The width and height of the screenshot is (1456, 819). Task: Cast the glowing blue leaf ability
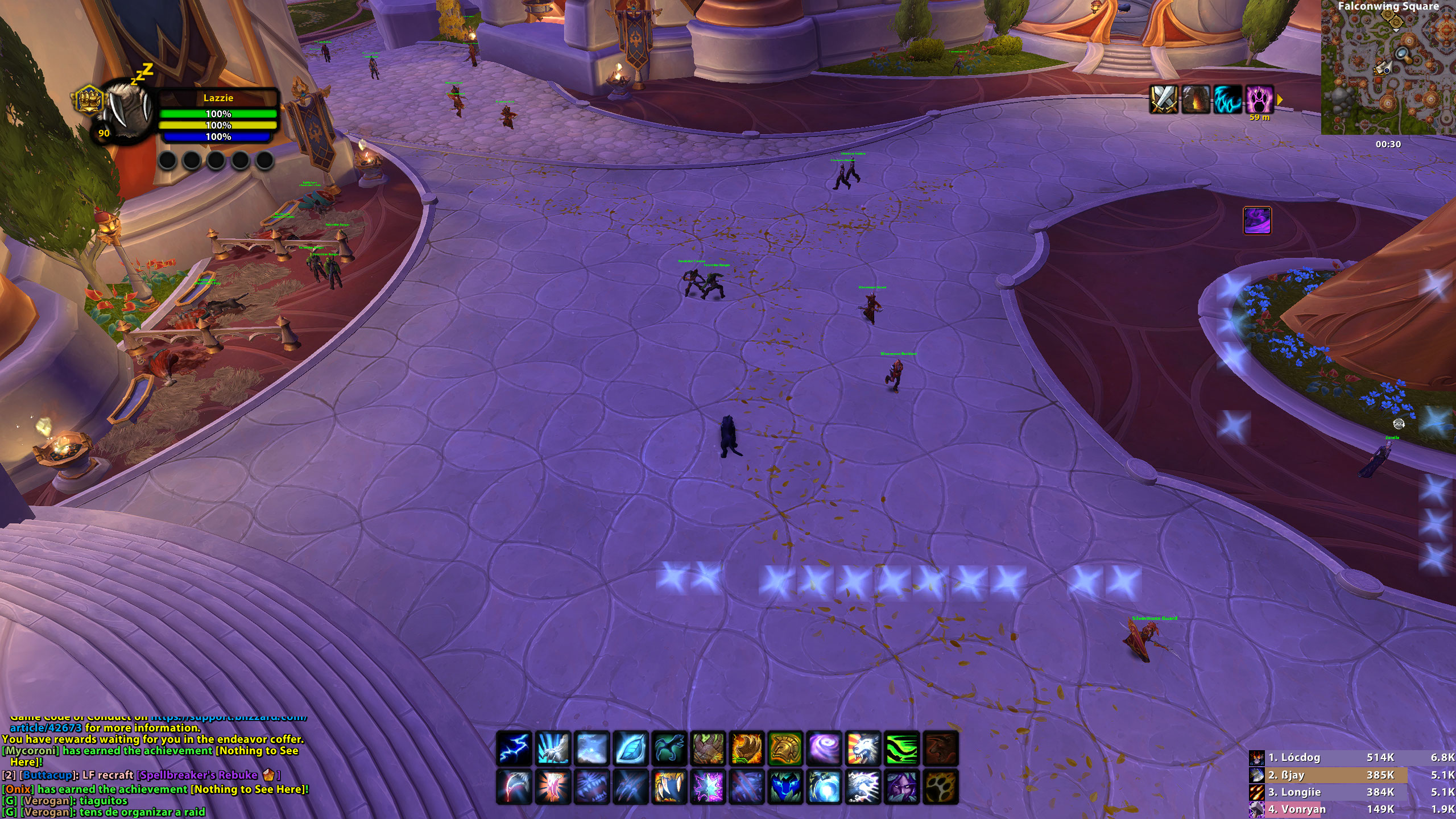631,748
